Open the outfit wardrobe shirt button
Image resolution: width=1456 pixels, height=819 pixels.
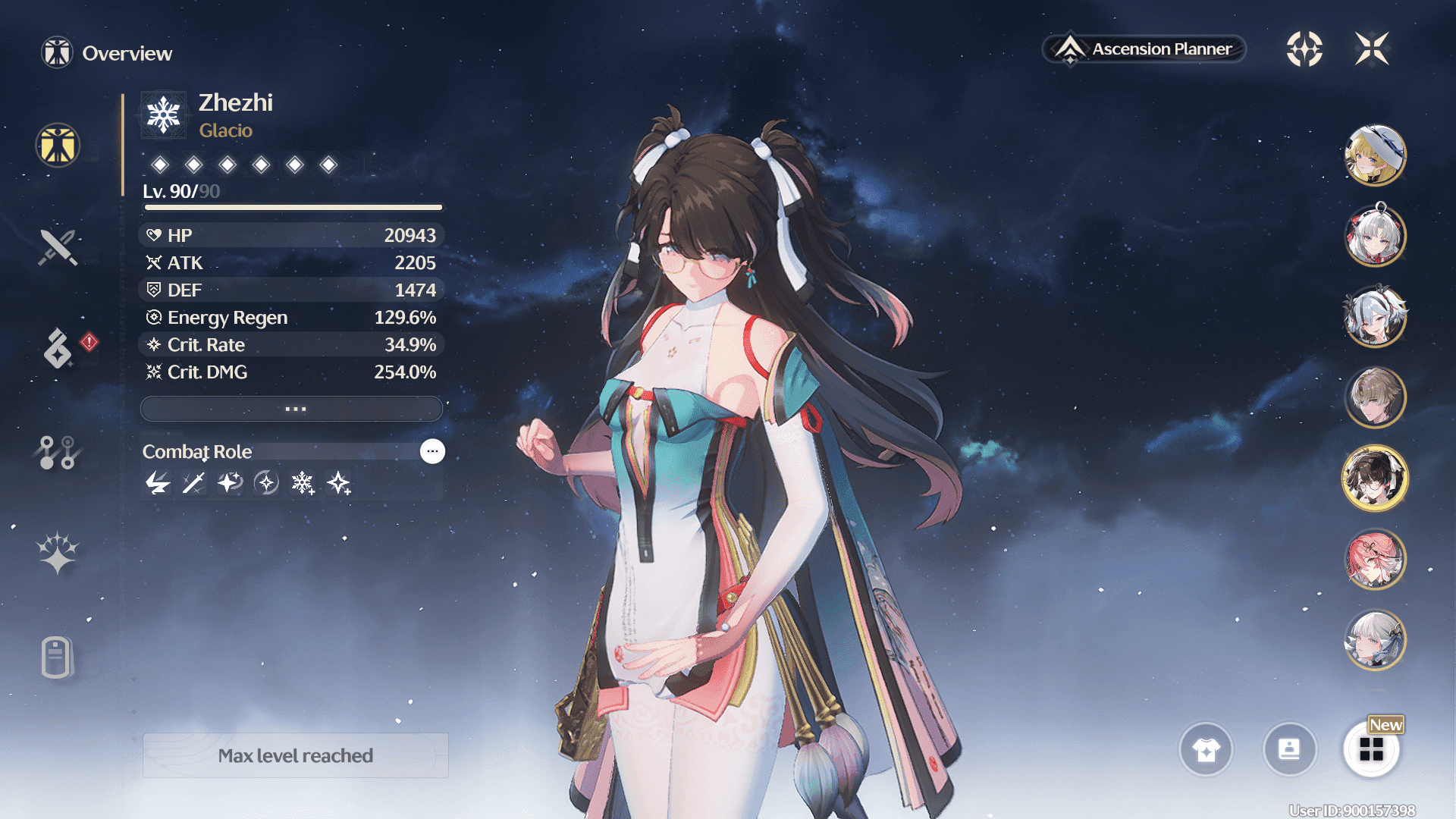[x=1206, y=749]
